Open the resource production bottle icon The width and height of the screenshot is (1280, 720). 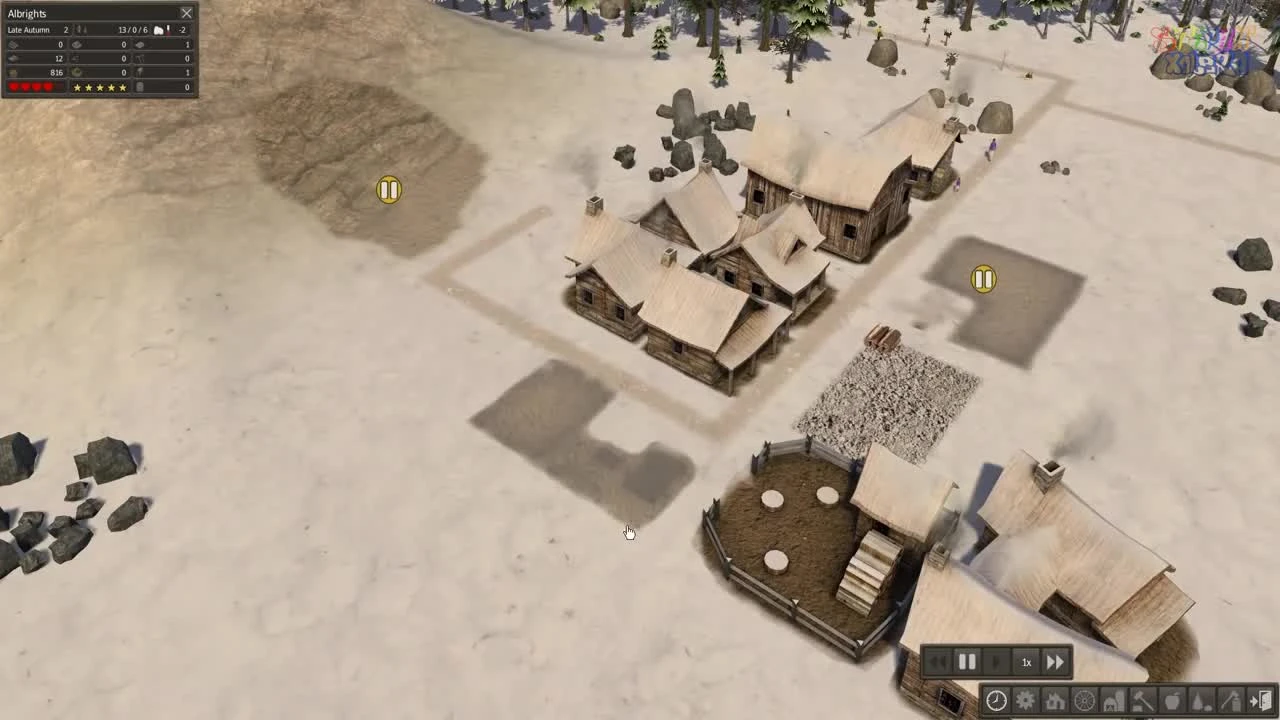pyautogui.click(x=1201, y=700)
